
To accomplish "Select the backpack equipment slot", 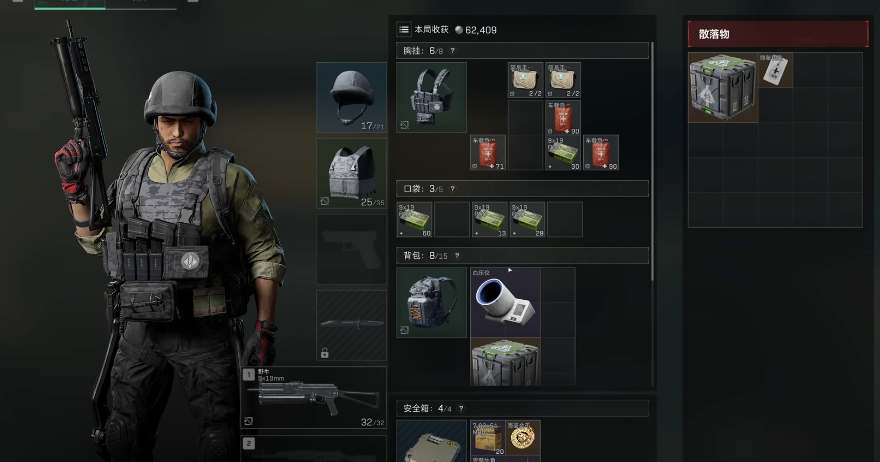I will point(431,302).
